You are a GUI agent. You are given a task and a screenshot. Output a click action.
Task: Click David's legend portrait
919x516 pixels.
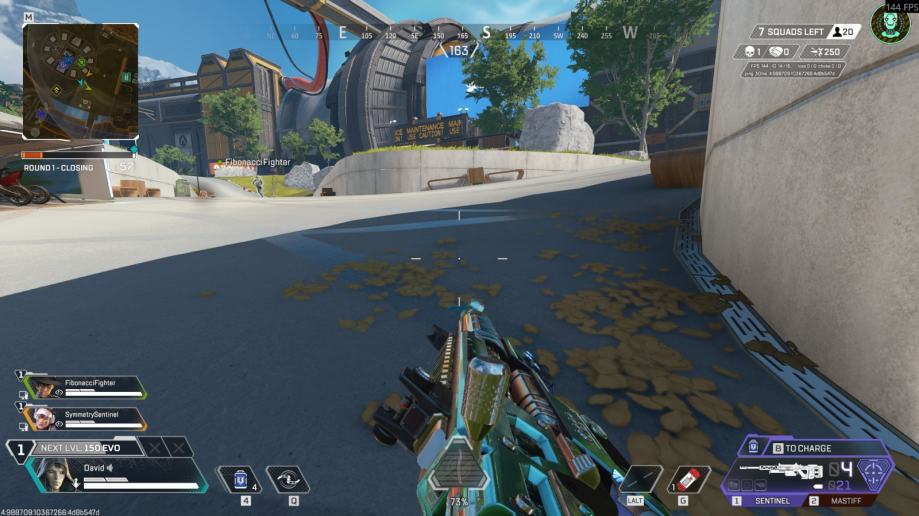(47, 474)
